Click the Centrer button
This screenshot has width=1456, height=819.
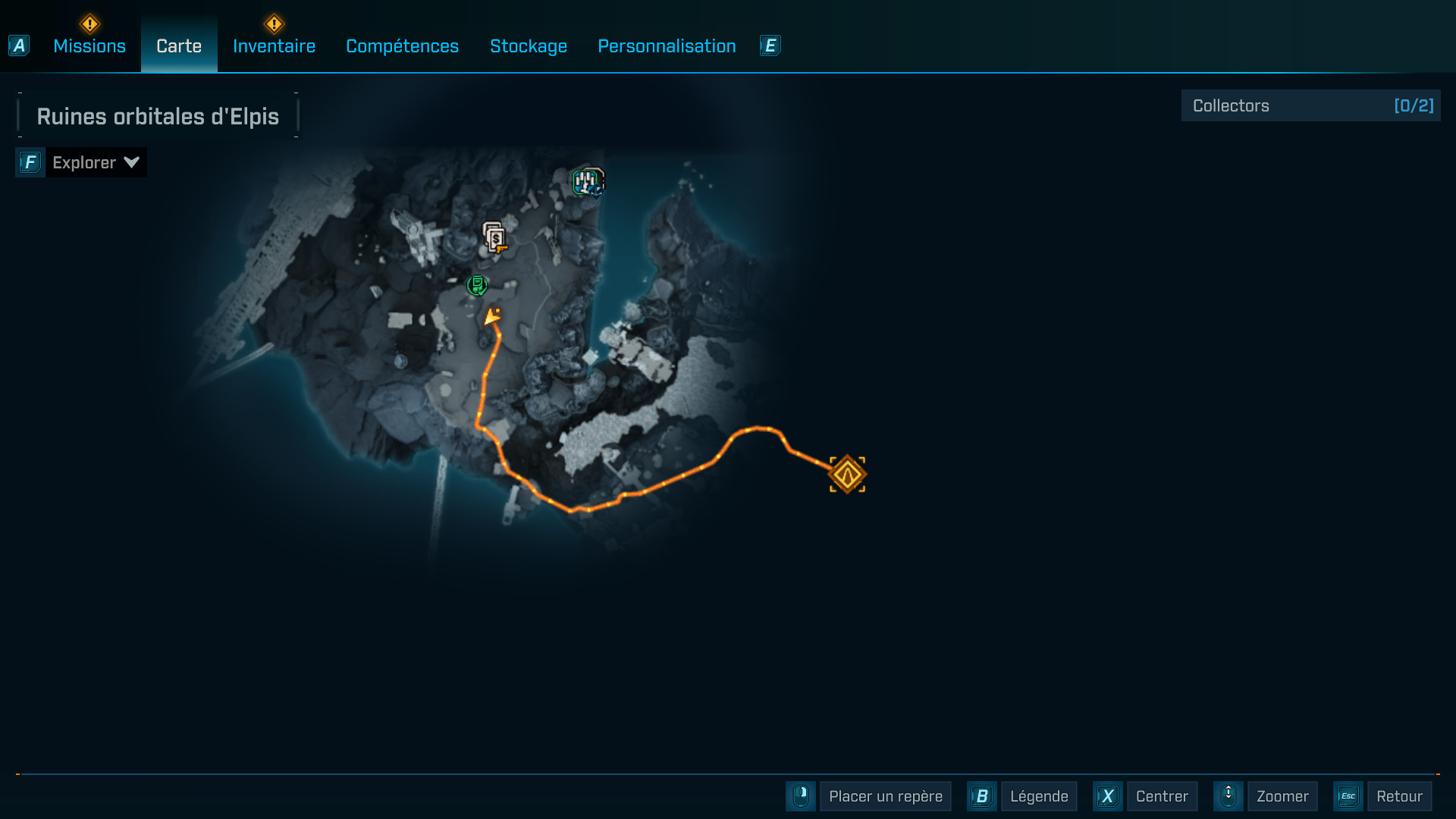click(1163, 796)
